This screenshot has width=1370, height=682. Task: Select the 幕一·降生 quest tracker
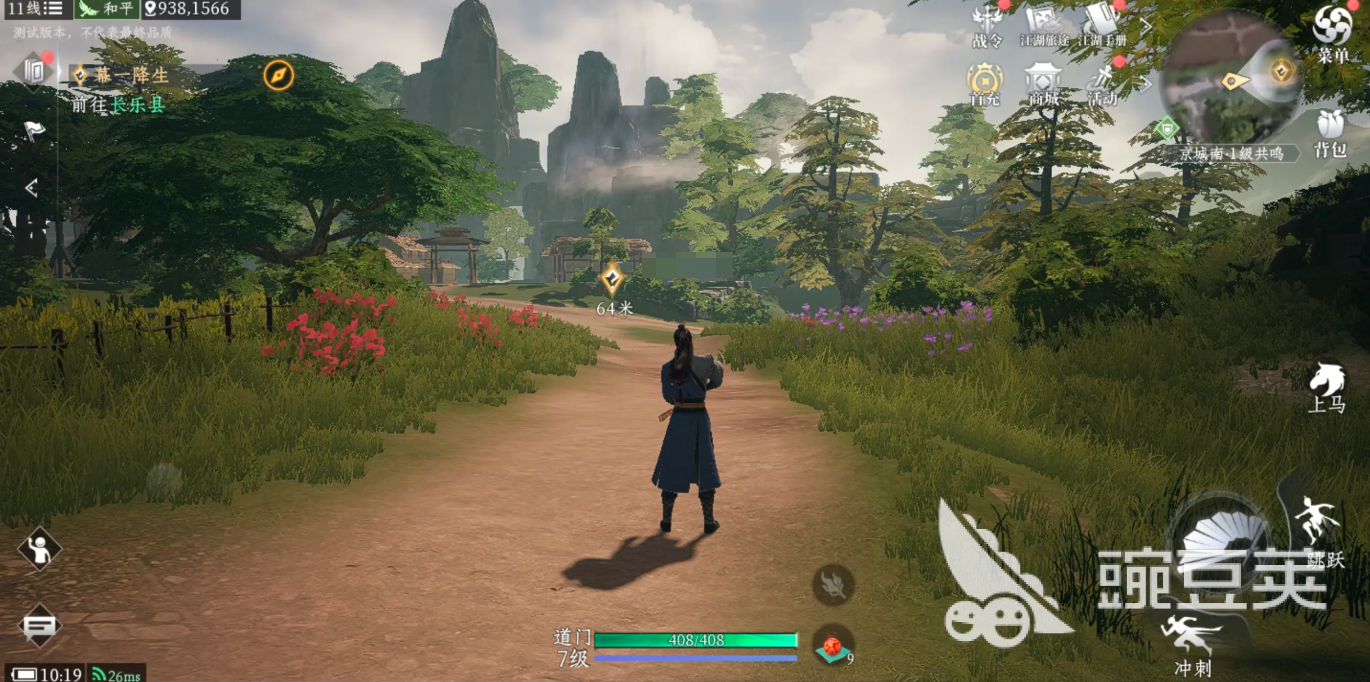pos(122,75)
